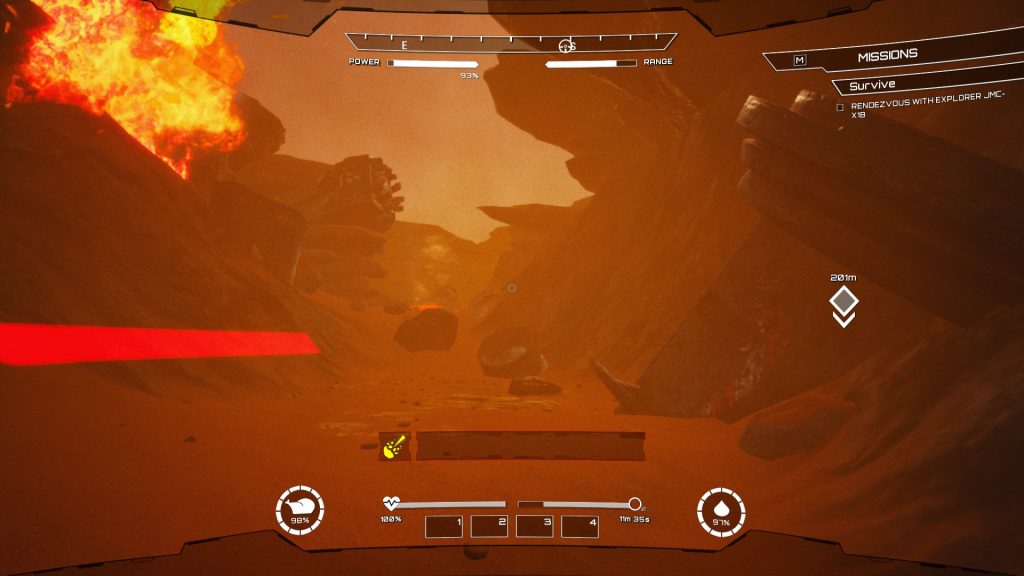Click the yellow shovel tool icon
1024x576 pixels.
(x=393, y=446)
